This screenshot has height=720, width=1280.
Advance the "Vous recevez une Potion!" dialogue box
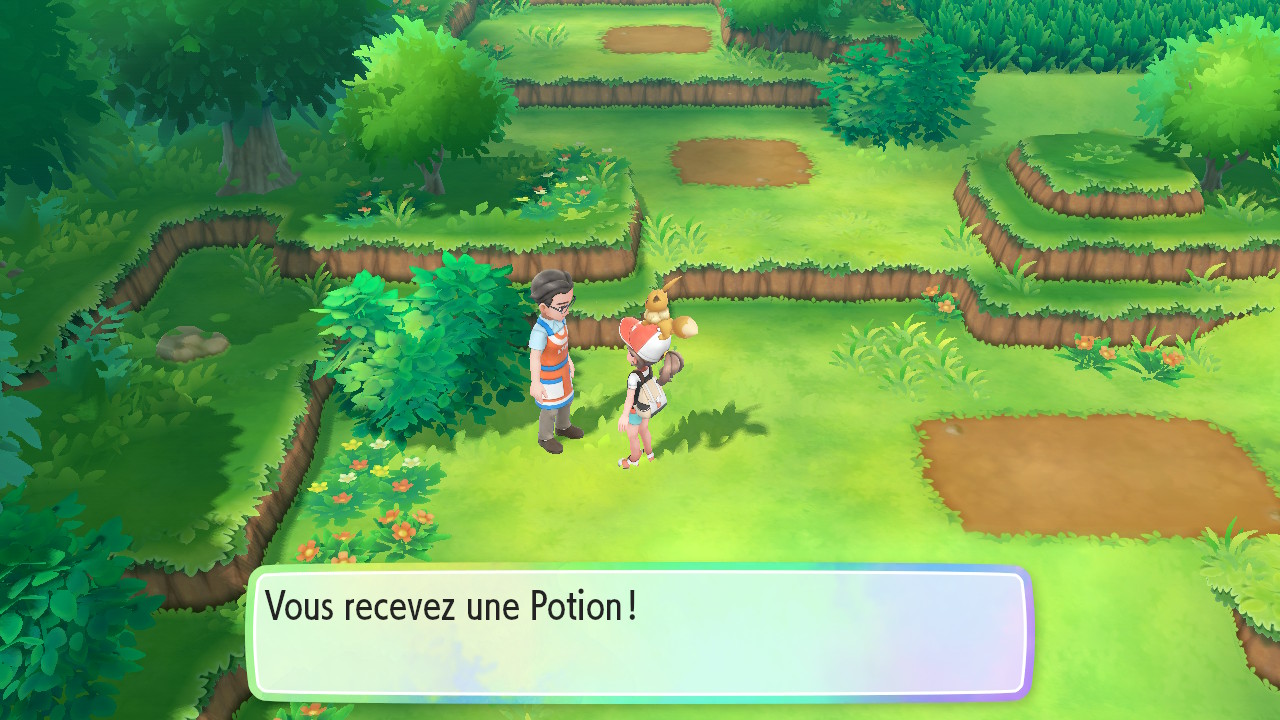(640, 632)
